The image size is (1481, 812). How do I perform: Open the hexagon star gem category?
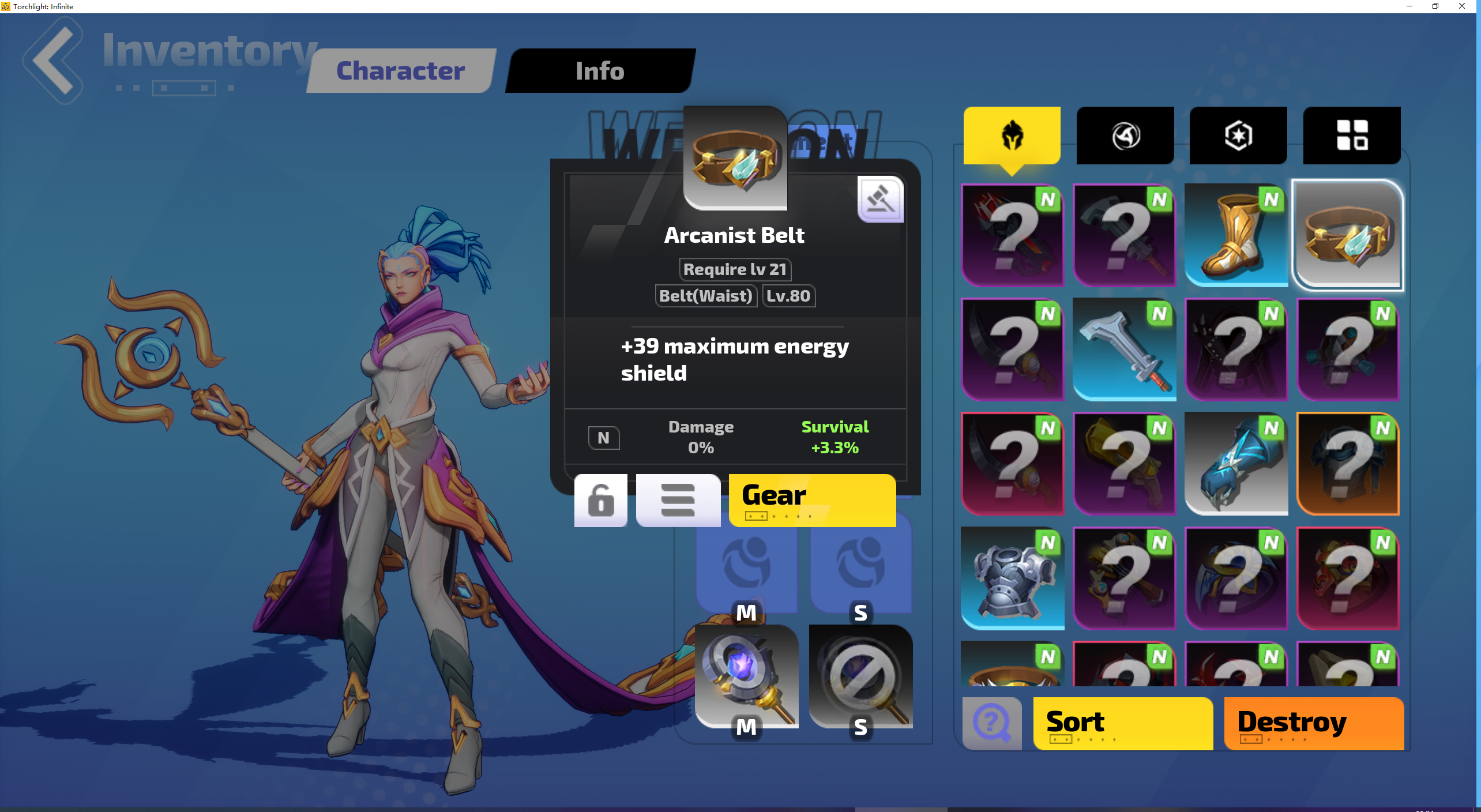(x=1238, y=135)
